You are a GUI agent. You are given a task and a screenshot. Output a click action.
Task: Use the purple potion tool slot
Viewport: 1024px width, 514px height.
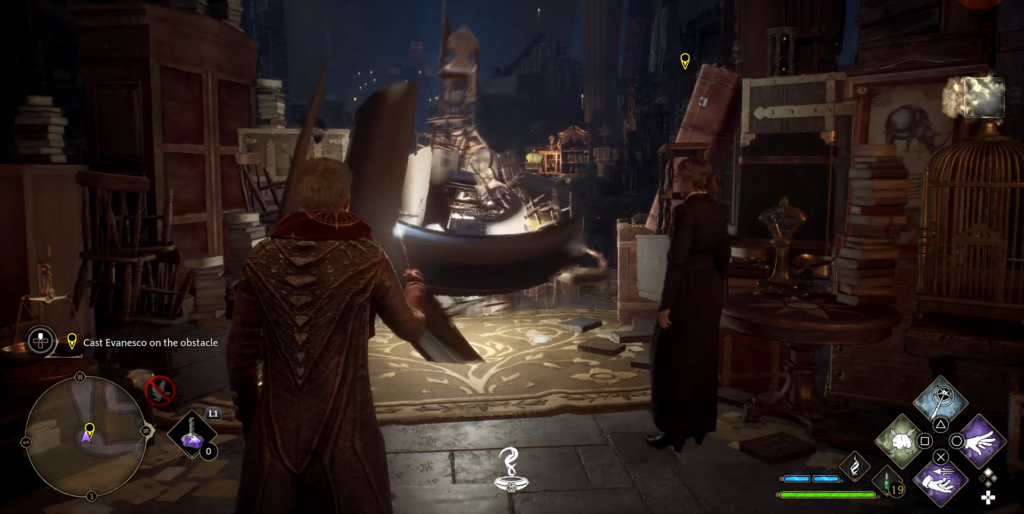tap(192, 434)
